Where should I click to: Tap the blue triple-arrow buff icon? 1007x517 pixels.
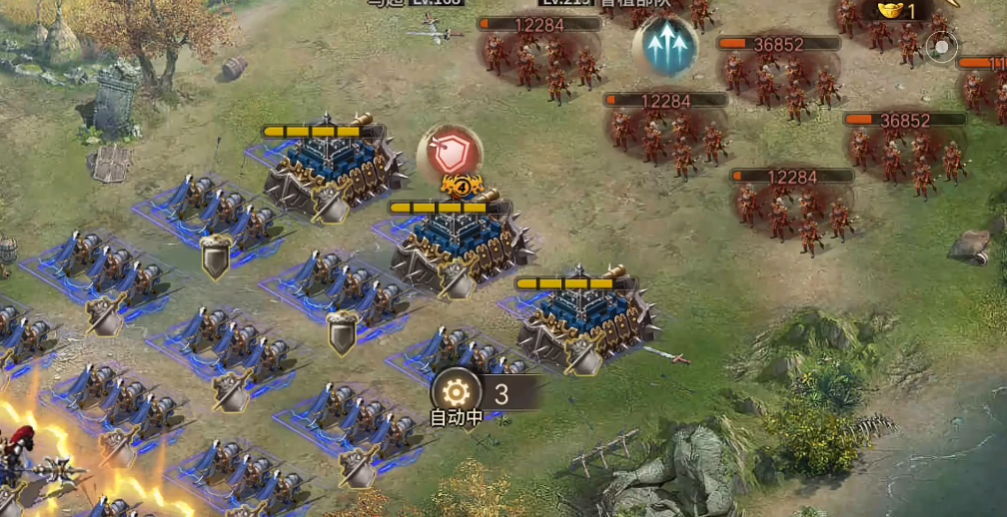tap(666, 46)
